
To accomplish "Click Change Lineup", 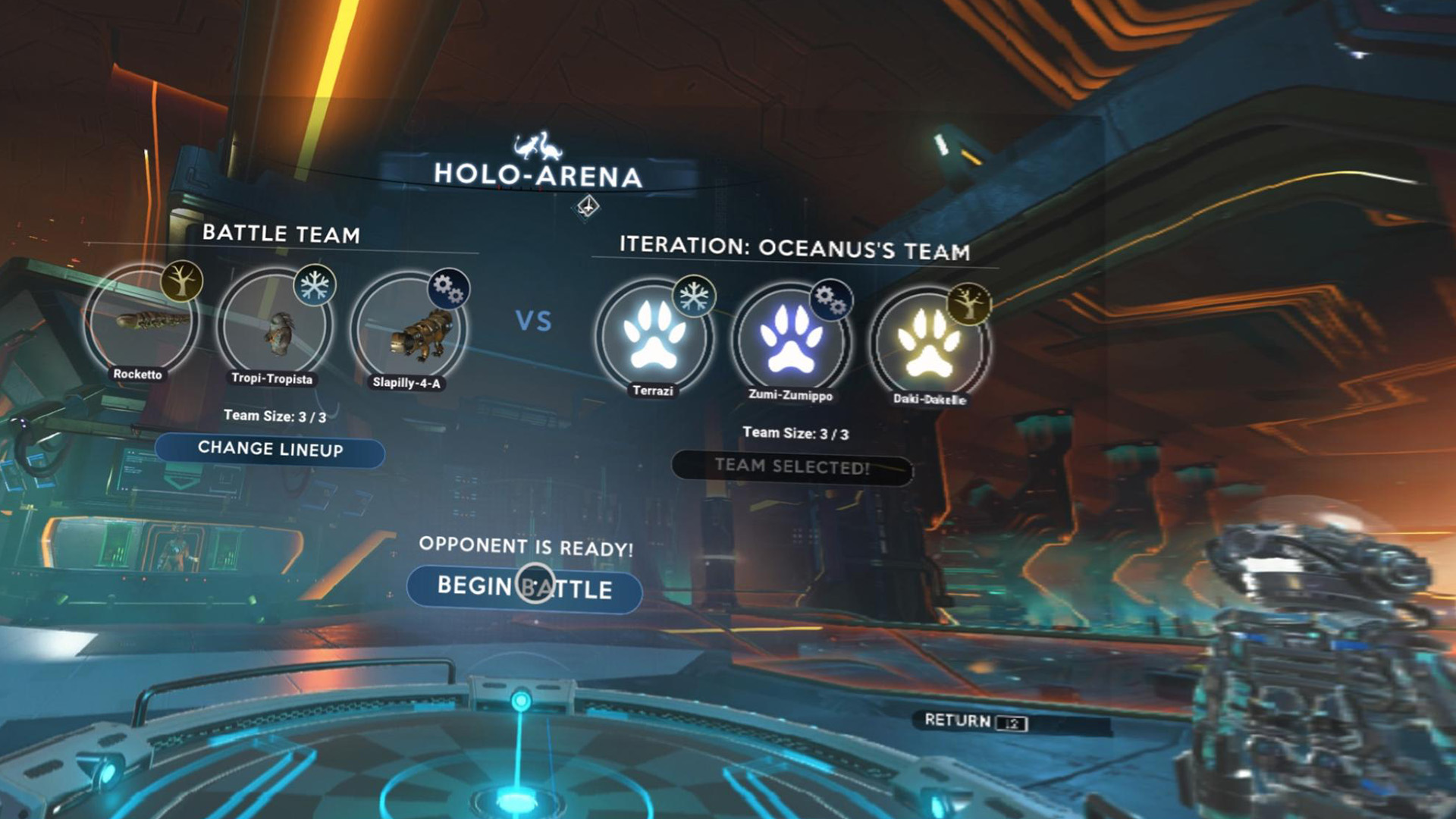I will point(271,448).
